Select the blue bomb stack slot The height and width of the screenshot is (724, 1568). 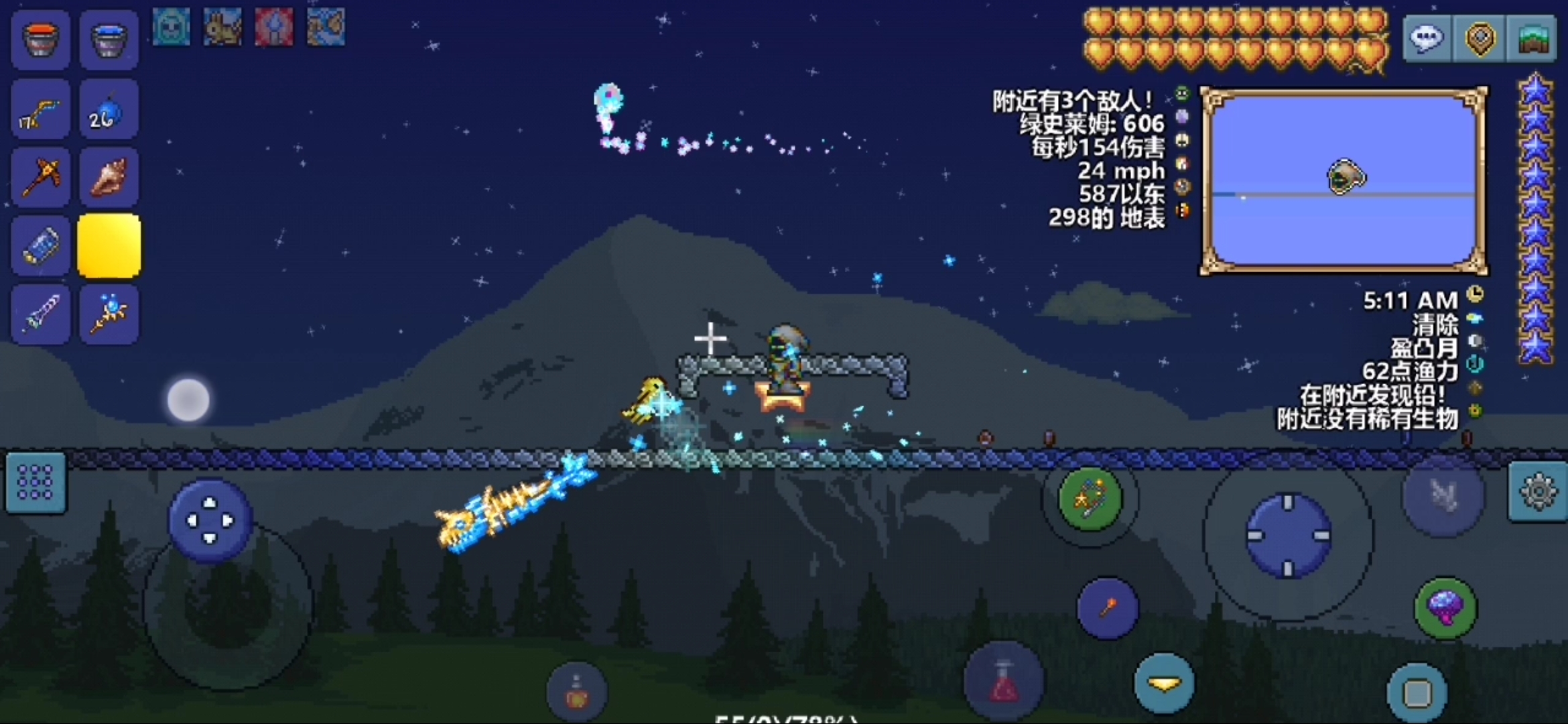pos(109,111)
